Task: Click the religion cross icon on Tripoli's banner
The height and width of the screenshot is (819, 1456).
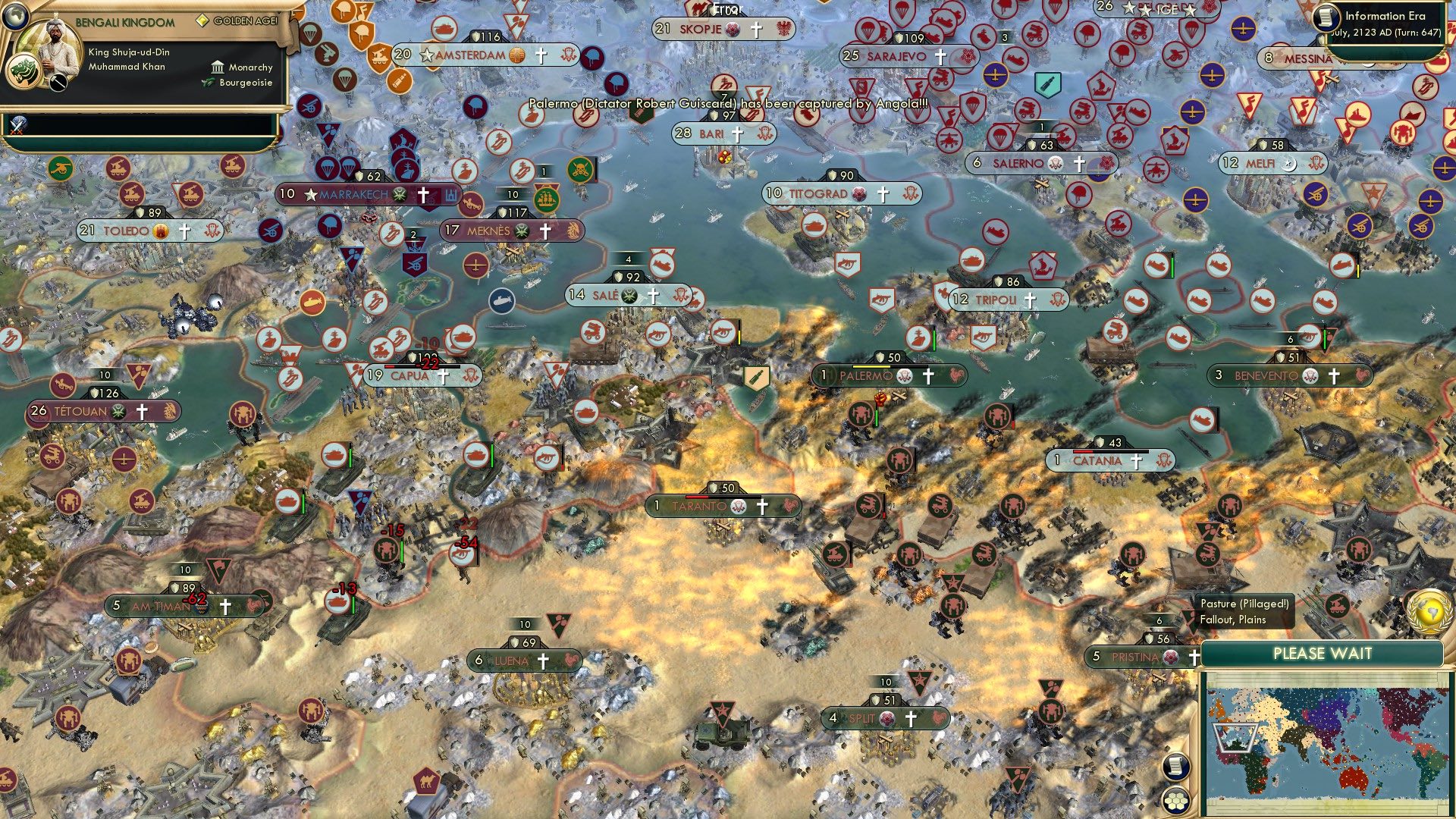Action: point(1029,299)
